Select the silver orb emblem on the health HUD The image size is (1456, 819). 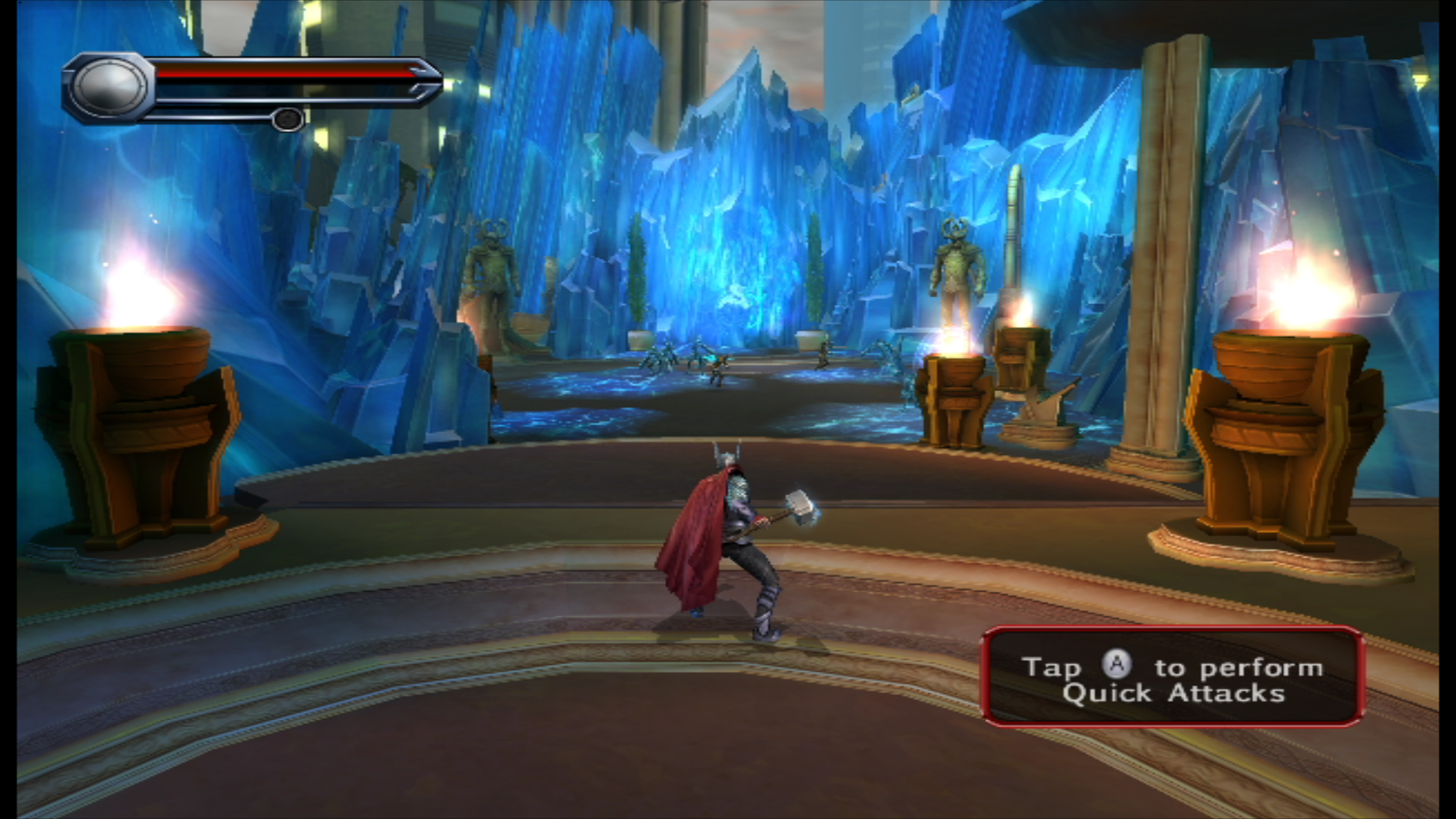point(110,84)
